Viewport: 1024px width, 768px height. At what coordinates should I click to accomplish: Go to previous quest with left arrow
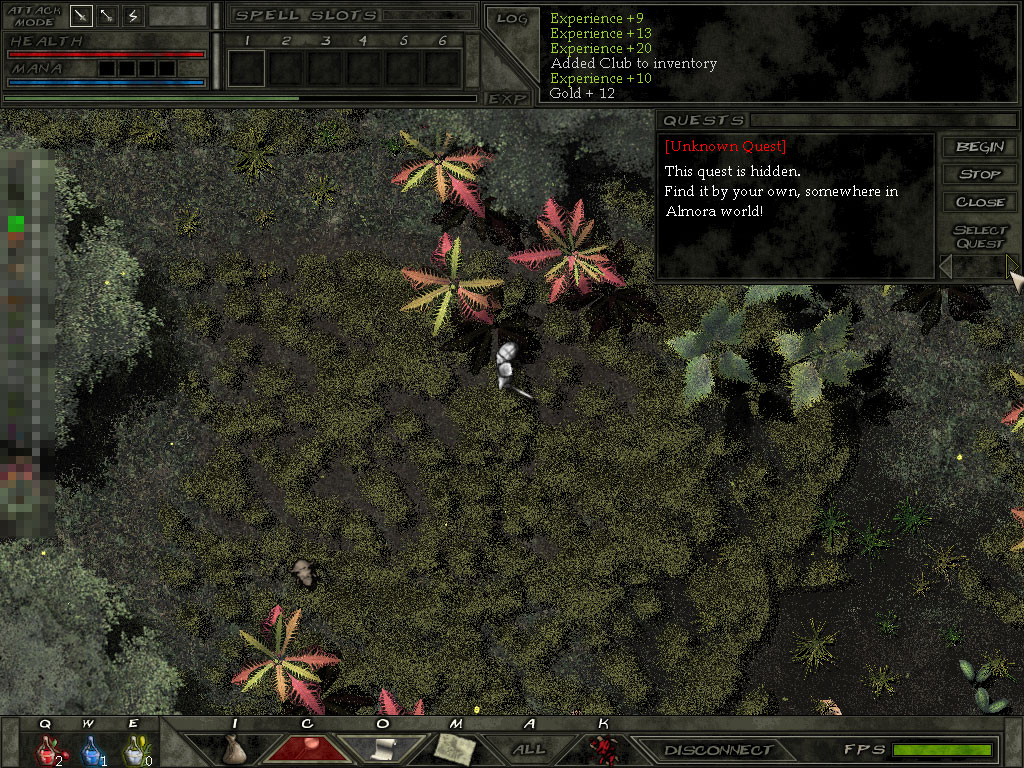pyautogui.click(x=946, y=266)
